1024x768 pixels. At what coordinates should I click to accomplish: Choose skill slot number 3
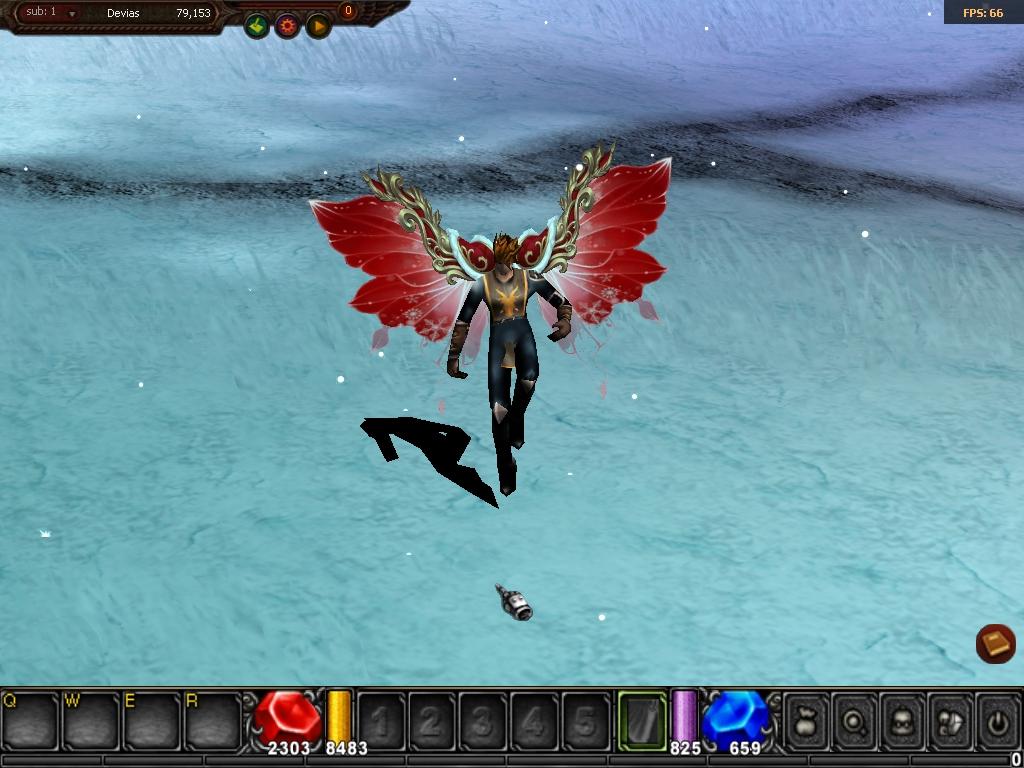tap(483, 720)
